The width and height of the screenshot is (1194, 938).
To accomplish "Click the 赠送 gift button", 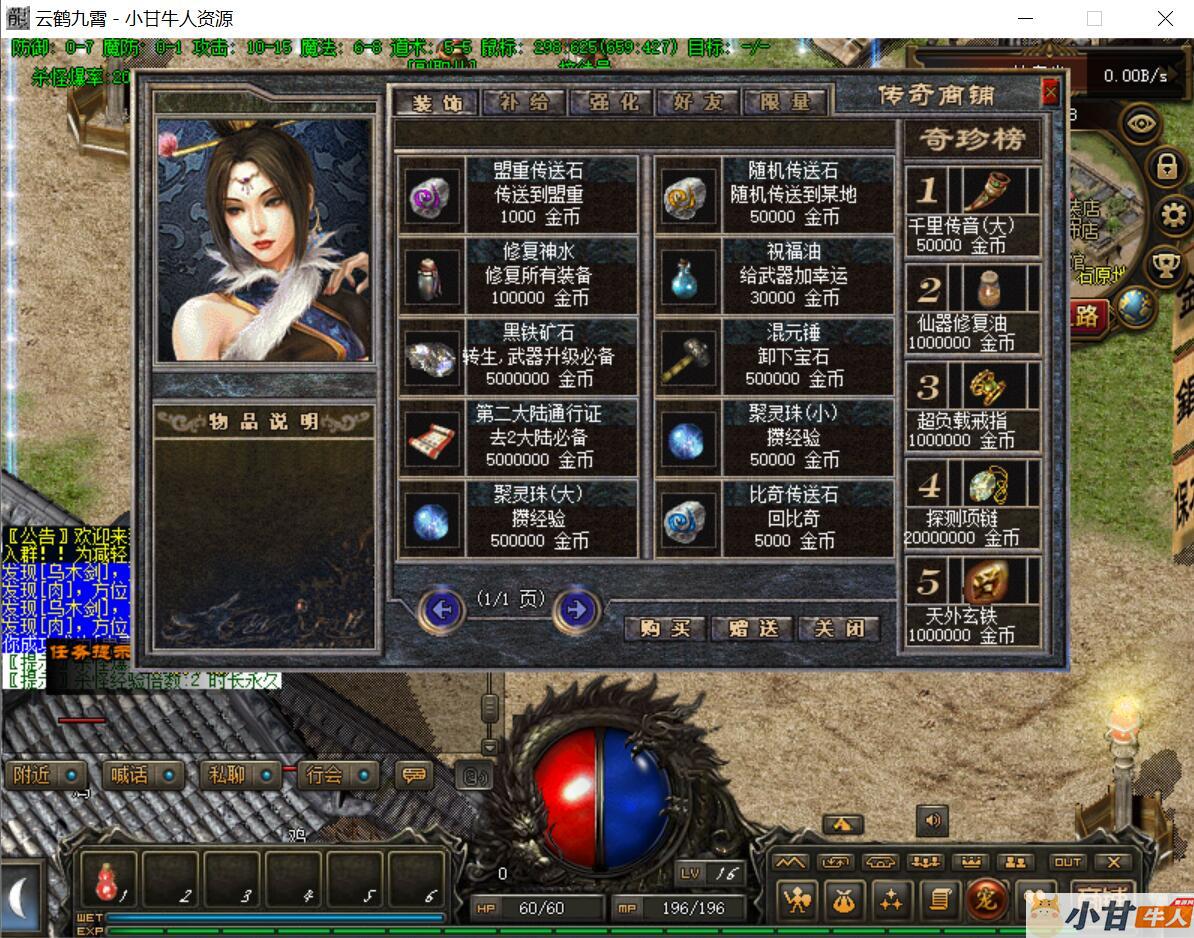I will tap(752, 628).
